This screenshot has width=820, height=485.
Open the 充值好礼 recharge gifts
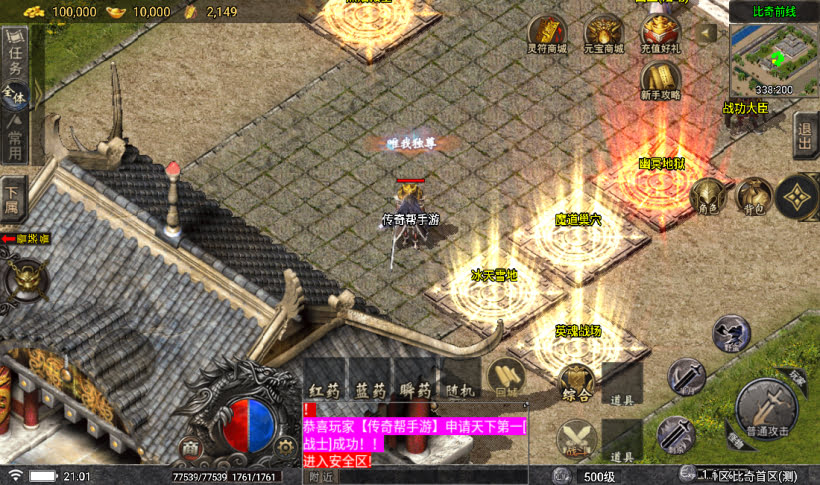(x=660, y=35)
